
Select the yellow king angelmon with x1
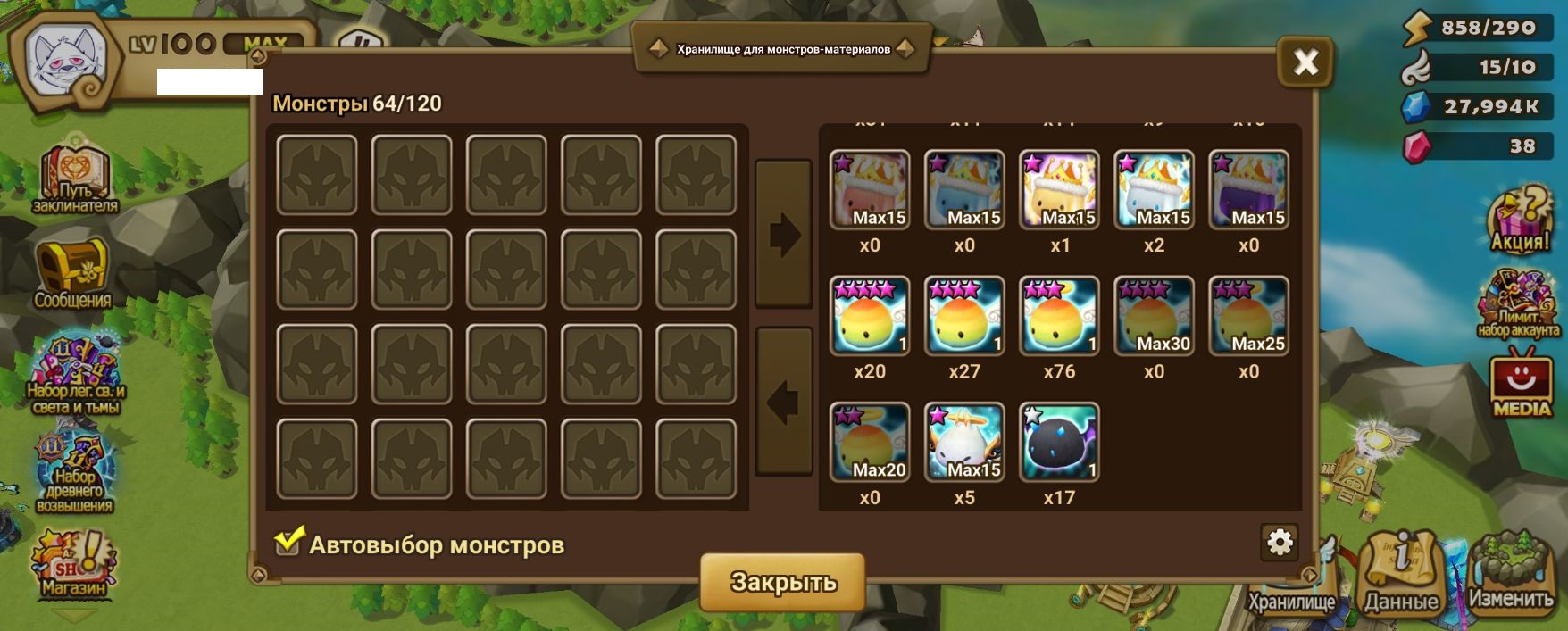1059,190
